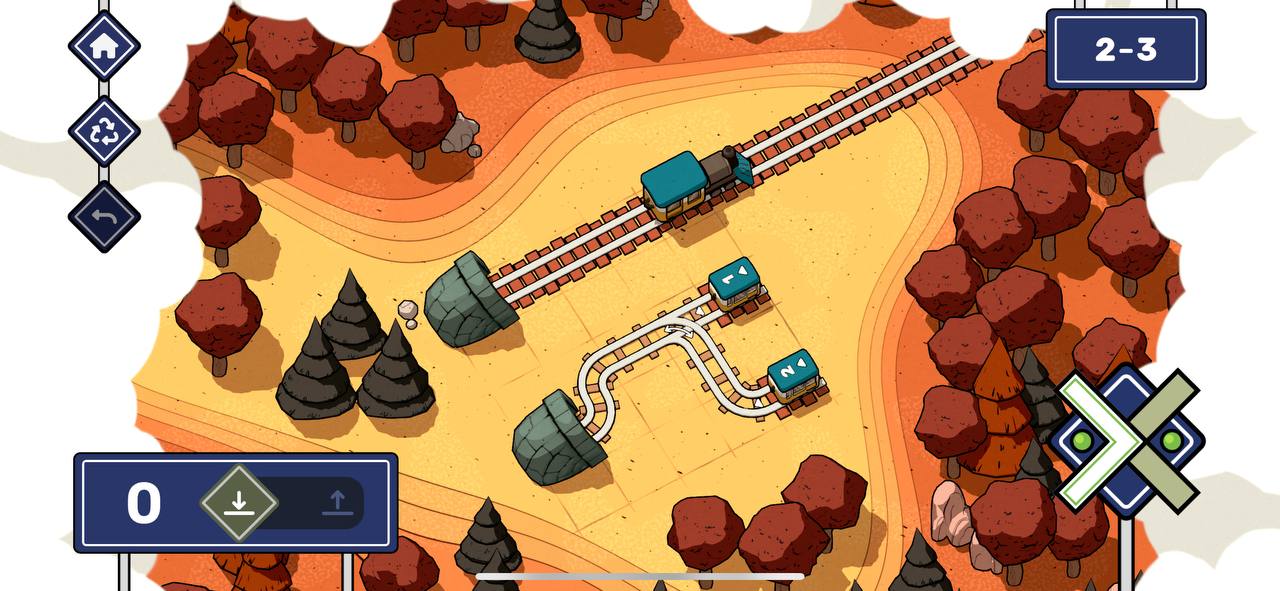Undo the last move
1280x591 pixels.
pyautogui.click(x=104, y=216)
